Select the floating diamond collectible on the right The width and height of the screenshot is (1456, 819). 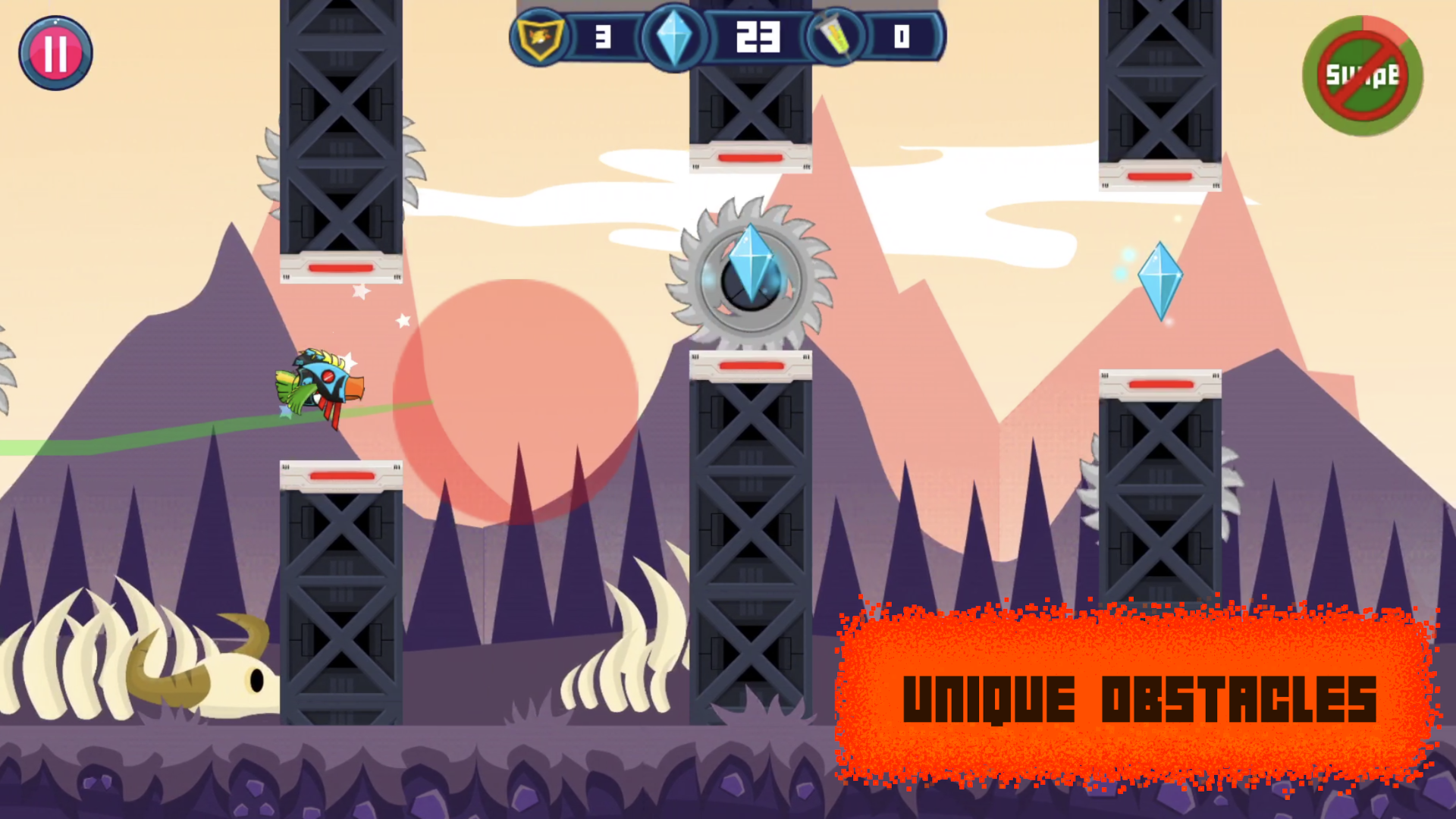tap(1161, 281)
